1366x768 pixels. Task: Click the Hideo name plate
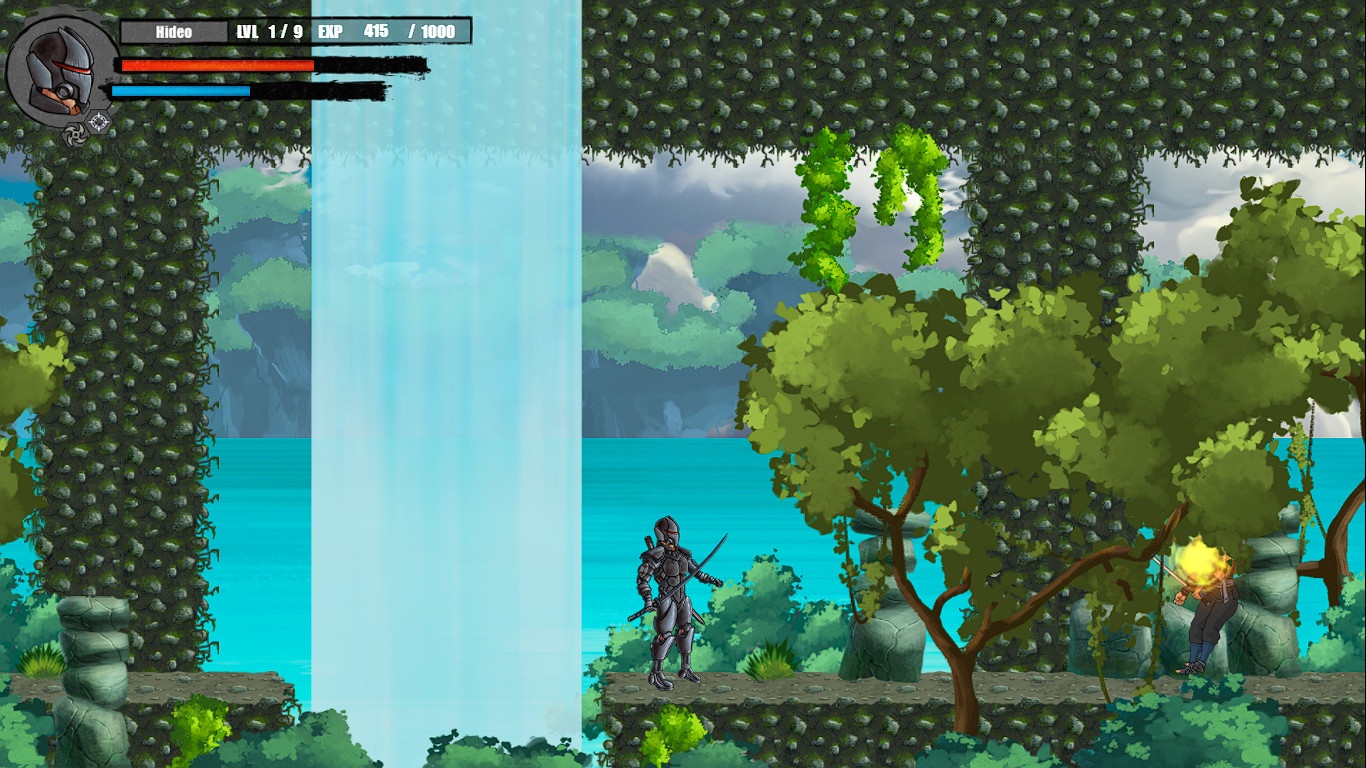pyautogui.click(x=174, y=32)
